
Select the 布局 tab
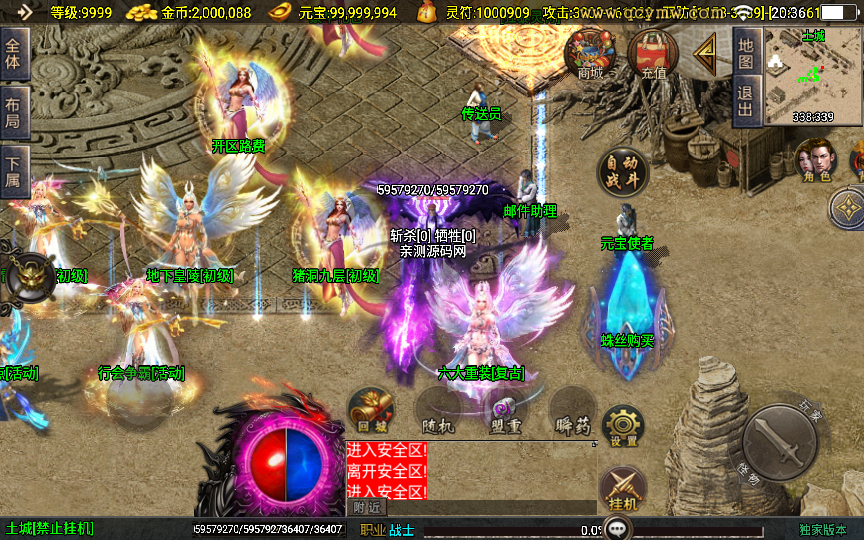click(x=13, y=113)
